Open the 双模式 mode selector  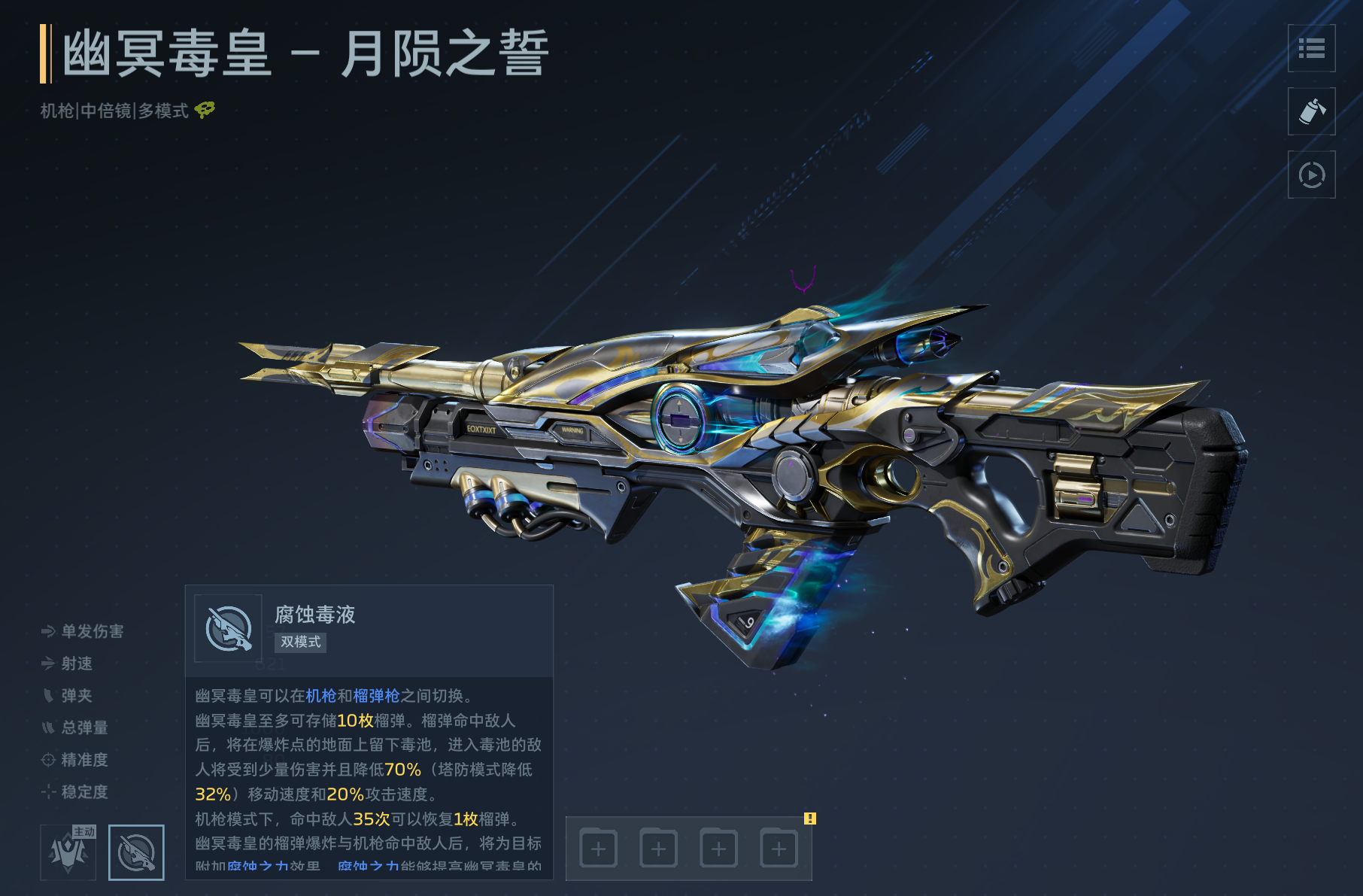point(300,642)
